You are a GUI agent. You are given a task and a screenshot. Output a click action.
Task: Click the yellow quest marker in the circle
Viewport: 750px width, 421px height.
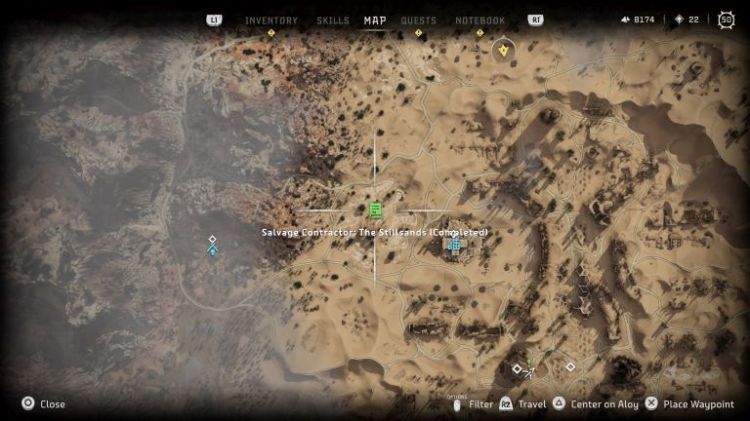click(504, 49)
